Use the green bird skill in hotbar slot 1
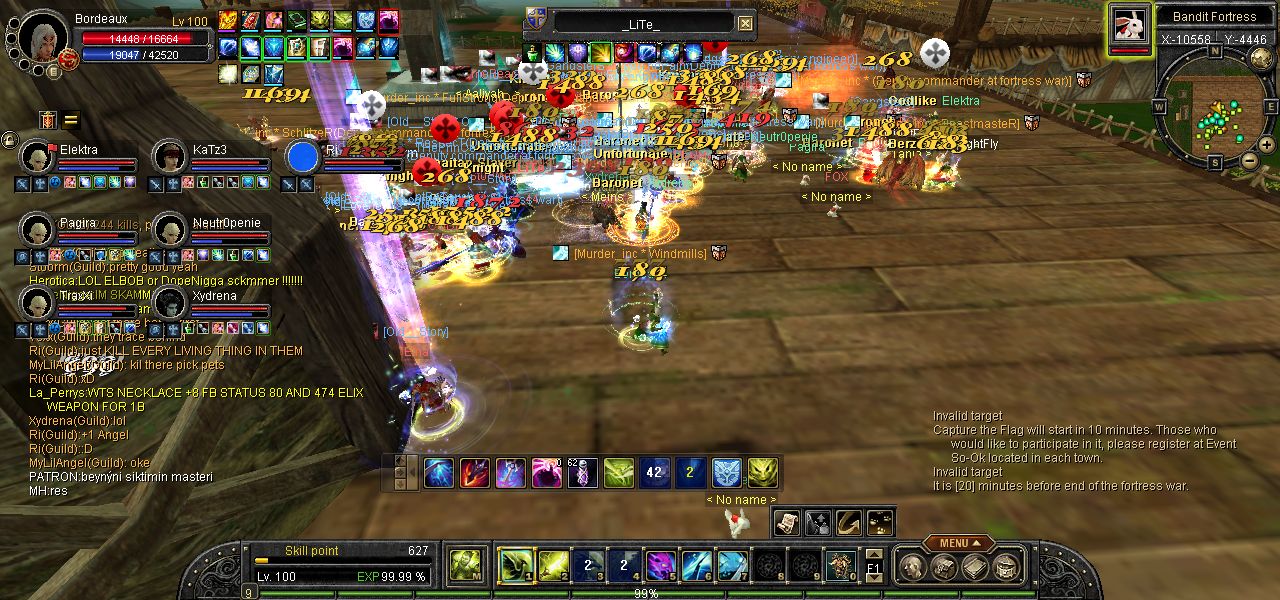Image resolution: width=1280 pixels, height=600 pixels. [514, 566]
